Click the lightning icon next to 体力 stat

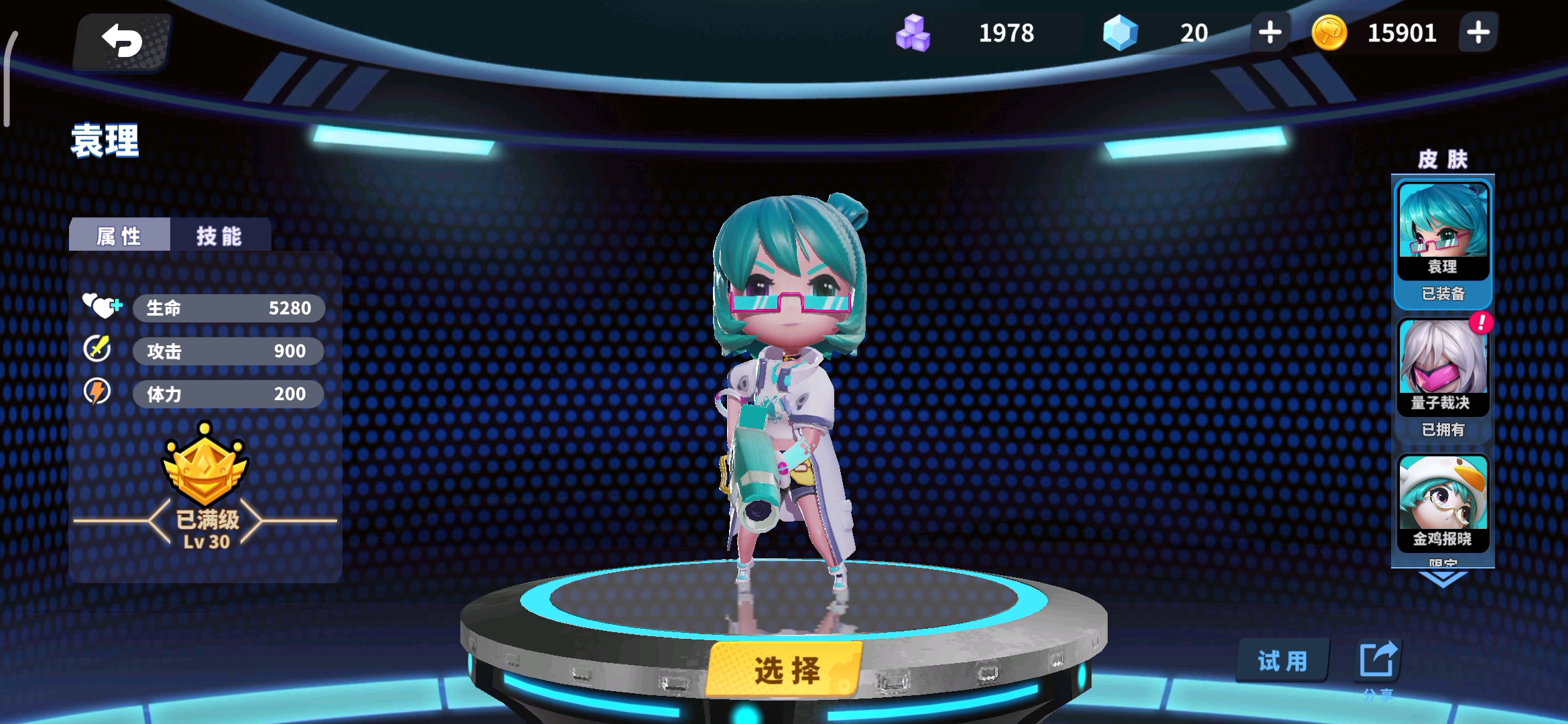pyautogui.click(x=99, y=394)
